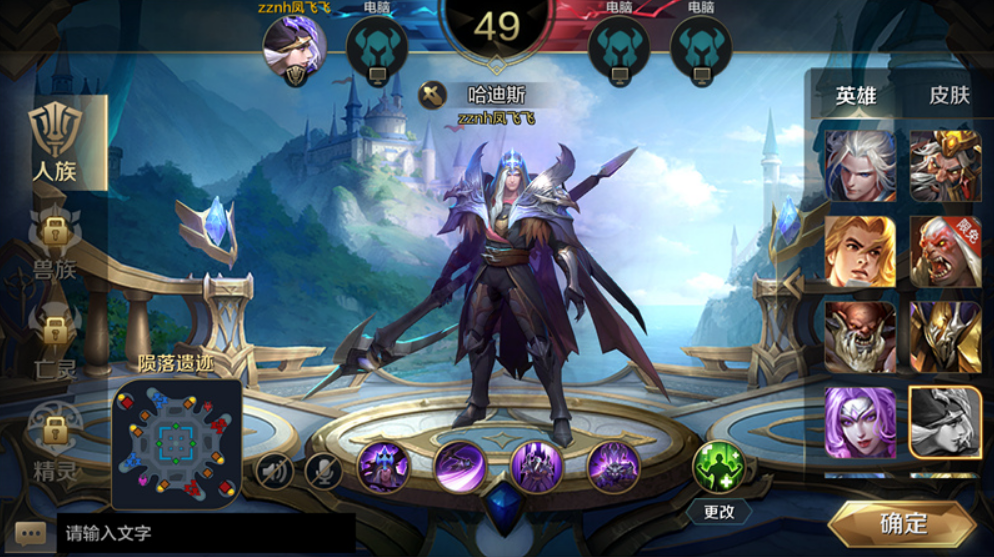Click player zznh凤飞飞's avatar
994x557 pixels.
(294, 48)
